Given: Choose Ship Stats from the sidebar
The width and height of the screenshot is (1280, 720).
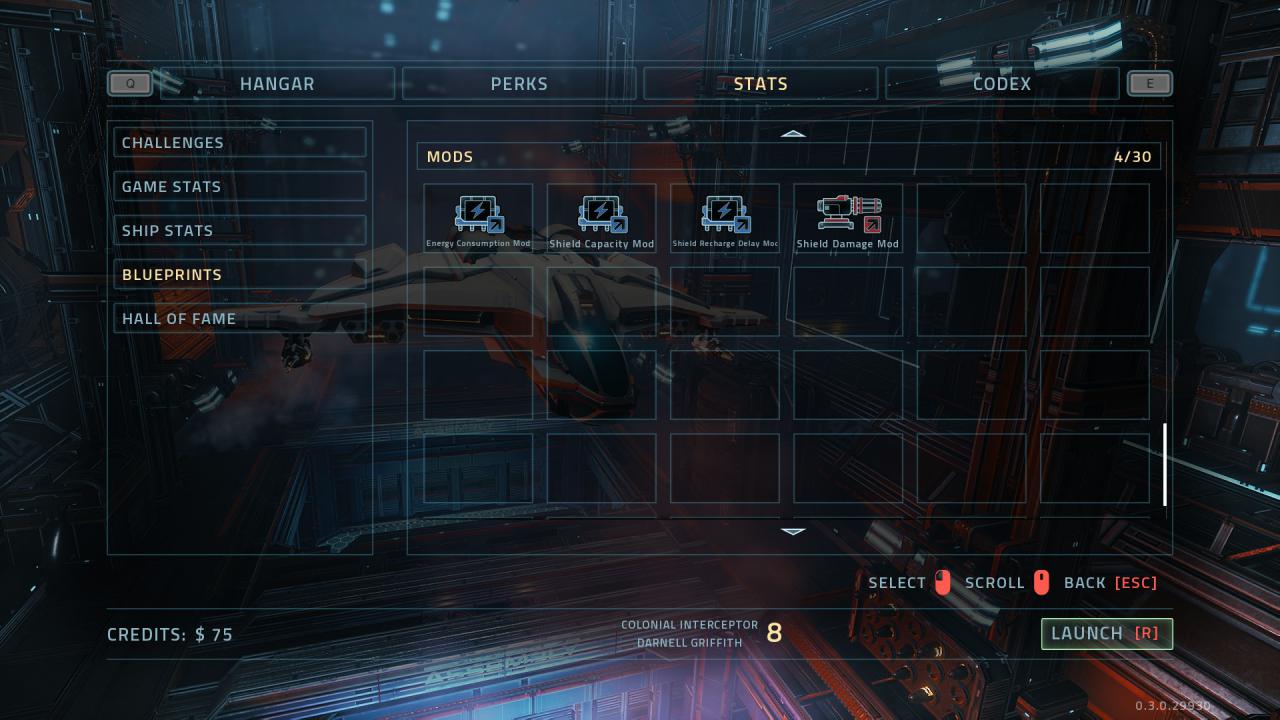Looking at the screenshot, I should click(240, 231).
